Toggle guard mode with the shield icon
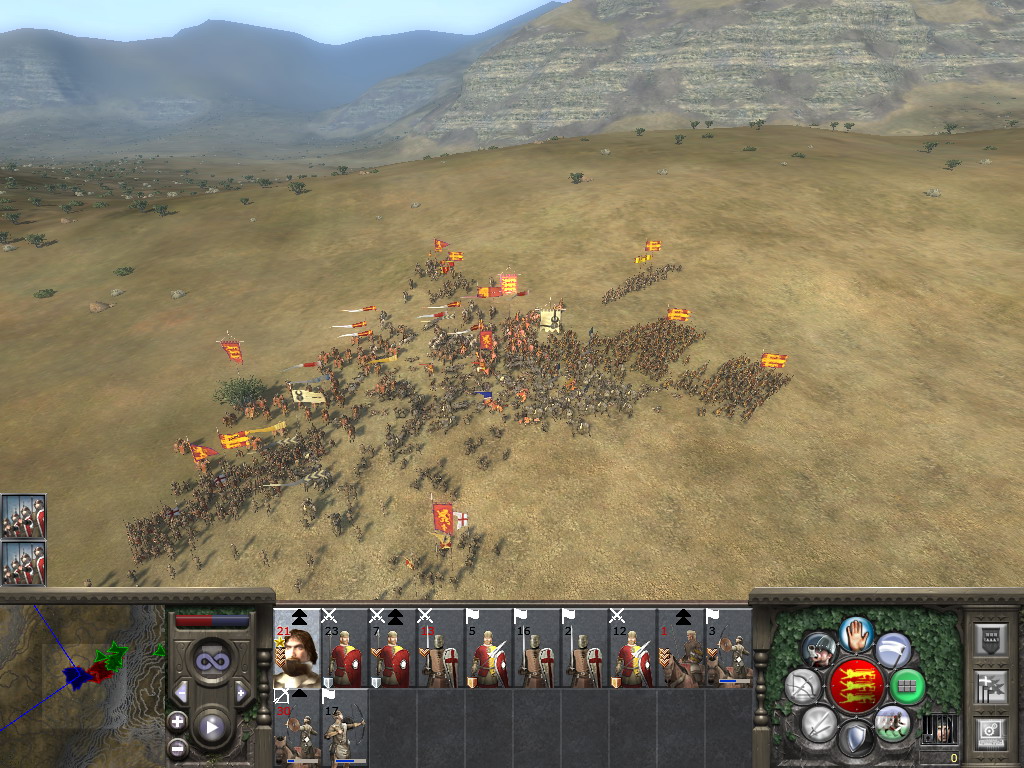The width and height of the screenshot is (1024, 768). click(855, 739)
